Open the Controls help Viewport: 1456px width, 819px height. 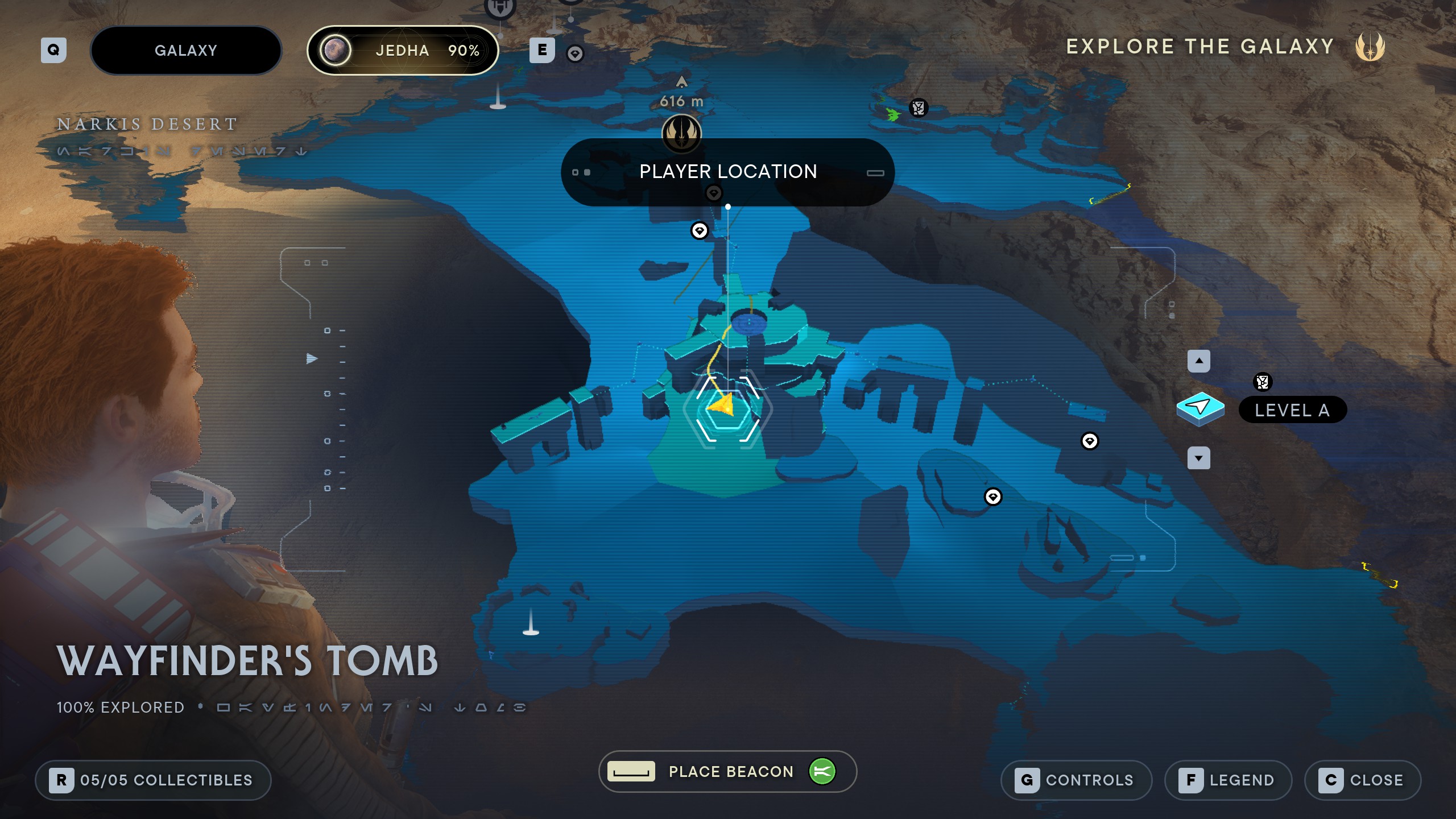tap(1076, 780)
